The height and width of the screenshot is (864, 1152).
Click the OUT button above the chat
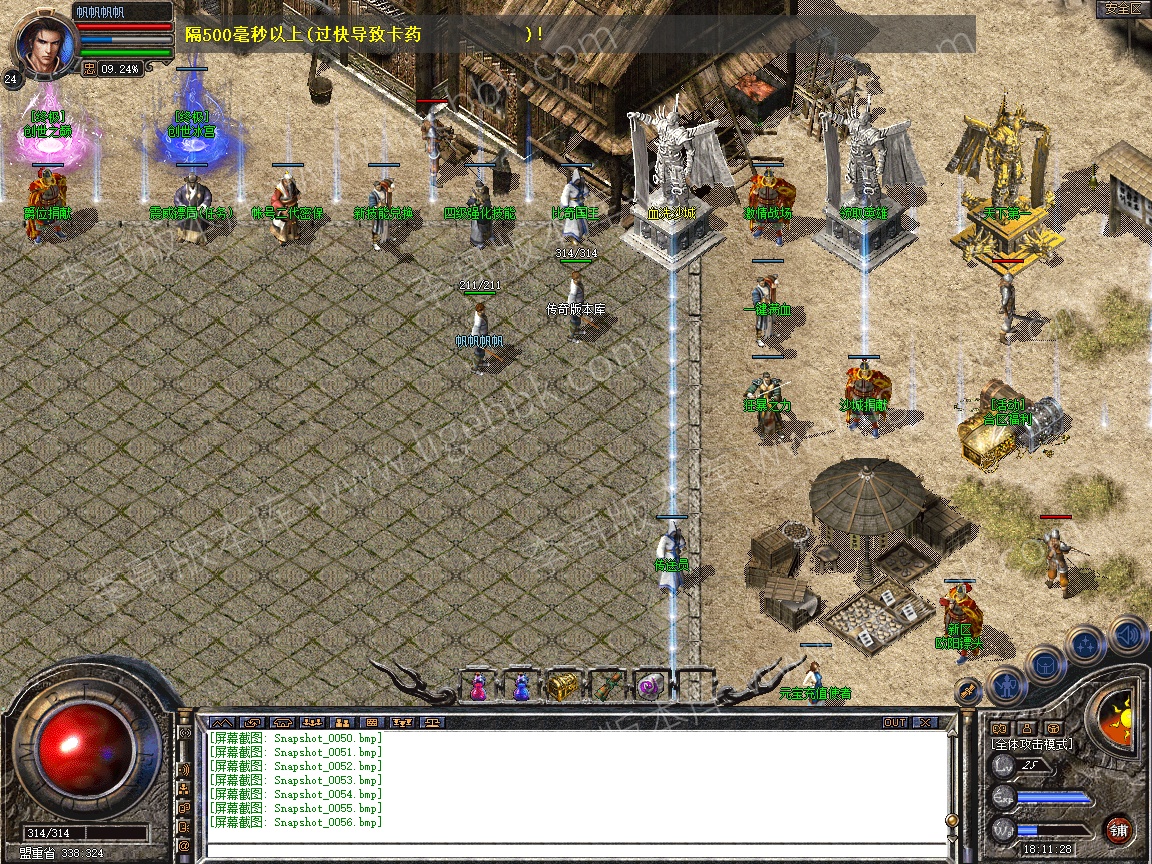point(894,722)
